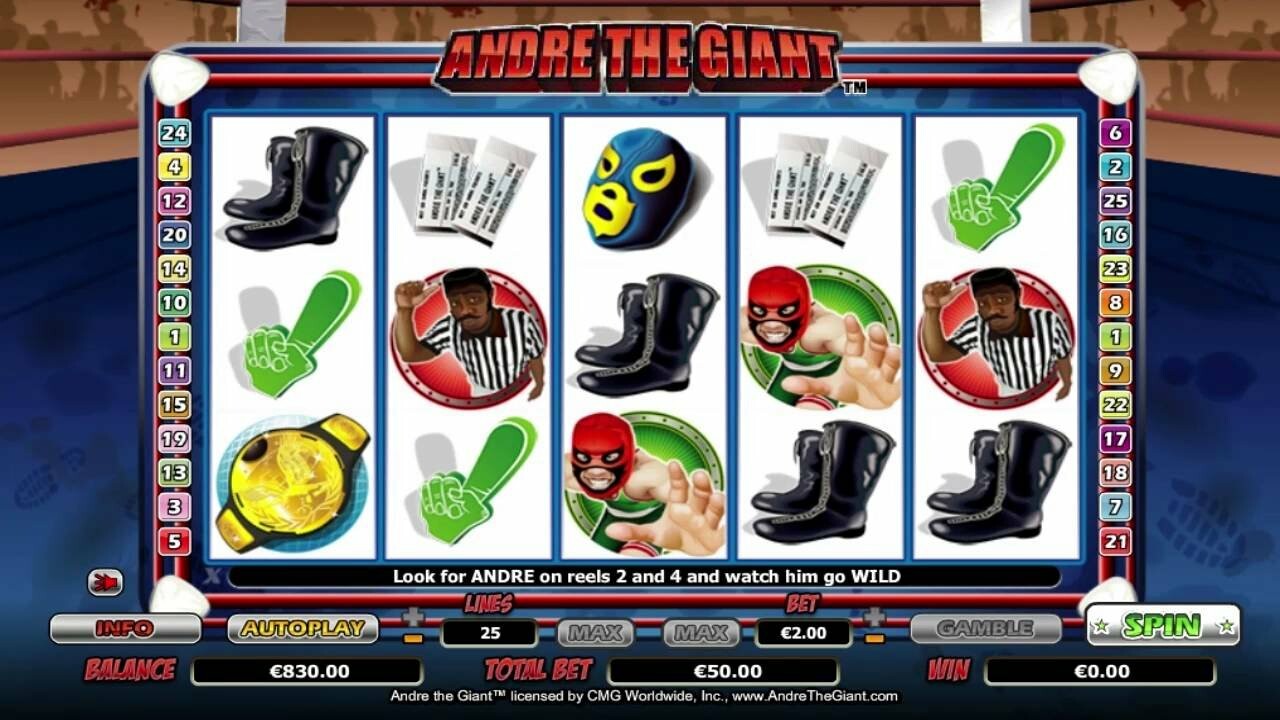Viewport: 1280px width, 720px height.
Task: Highlight payline marker 6
Action: tap(1115, 132)
